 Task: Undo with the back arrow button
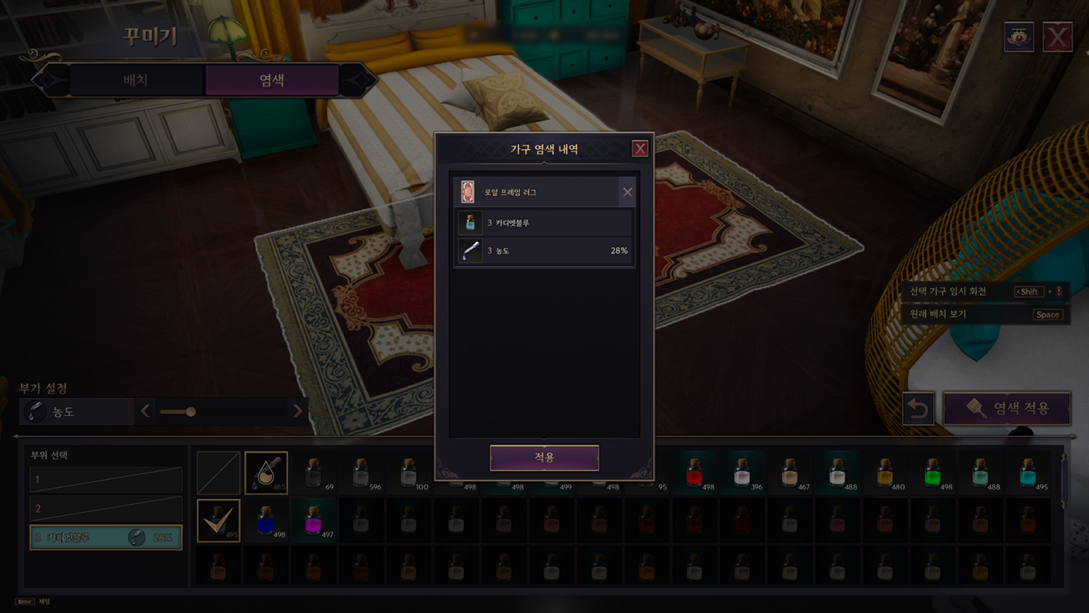click(918, 408)
